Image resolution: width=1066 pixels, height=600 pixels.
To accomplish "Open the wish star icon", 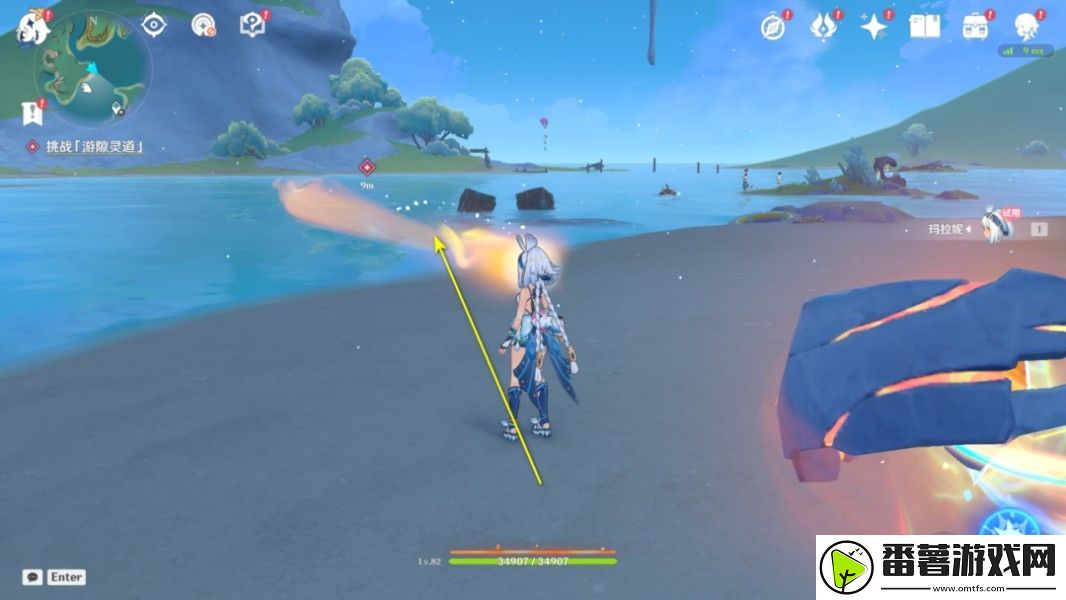I will click(x=874, y=27).
